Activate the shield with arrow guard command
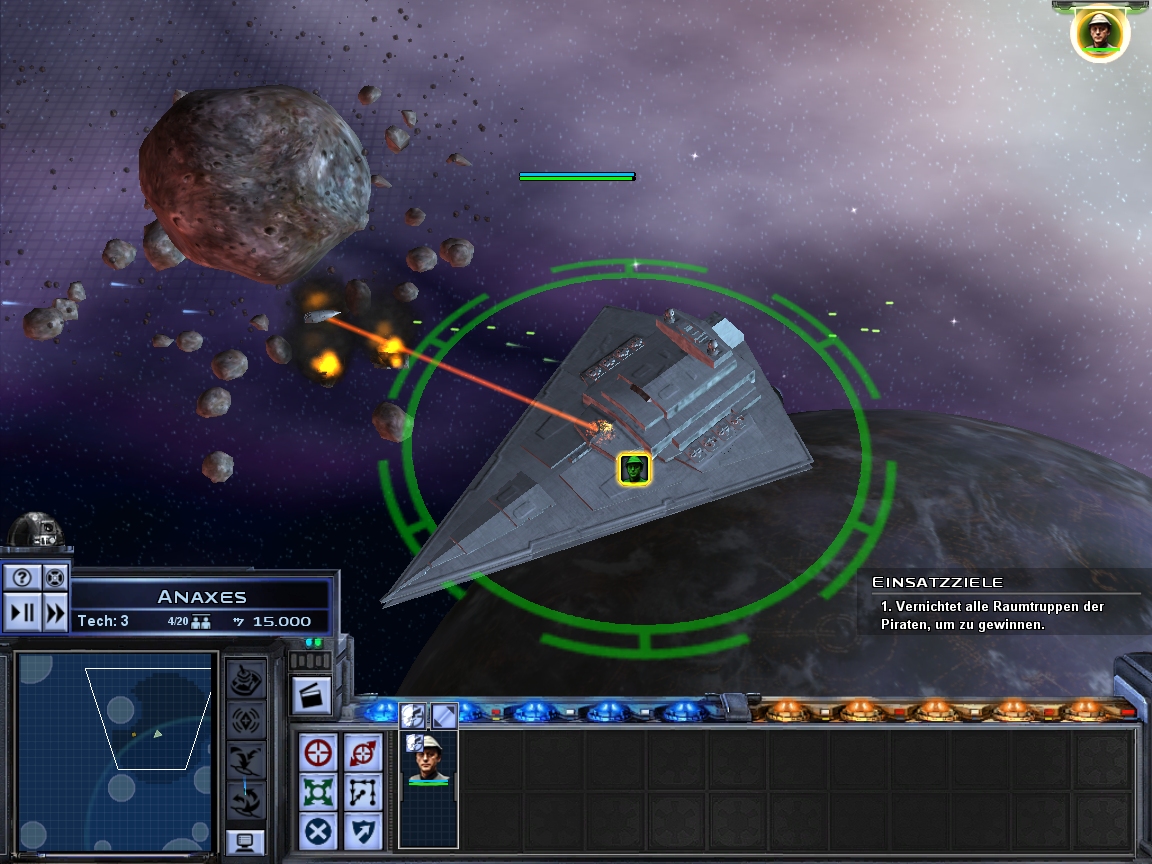The width and height of the screenshot is (1152, 864). [x=361, y=831]
